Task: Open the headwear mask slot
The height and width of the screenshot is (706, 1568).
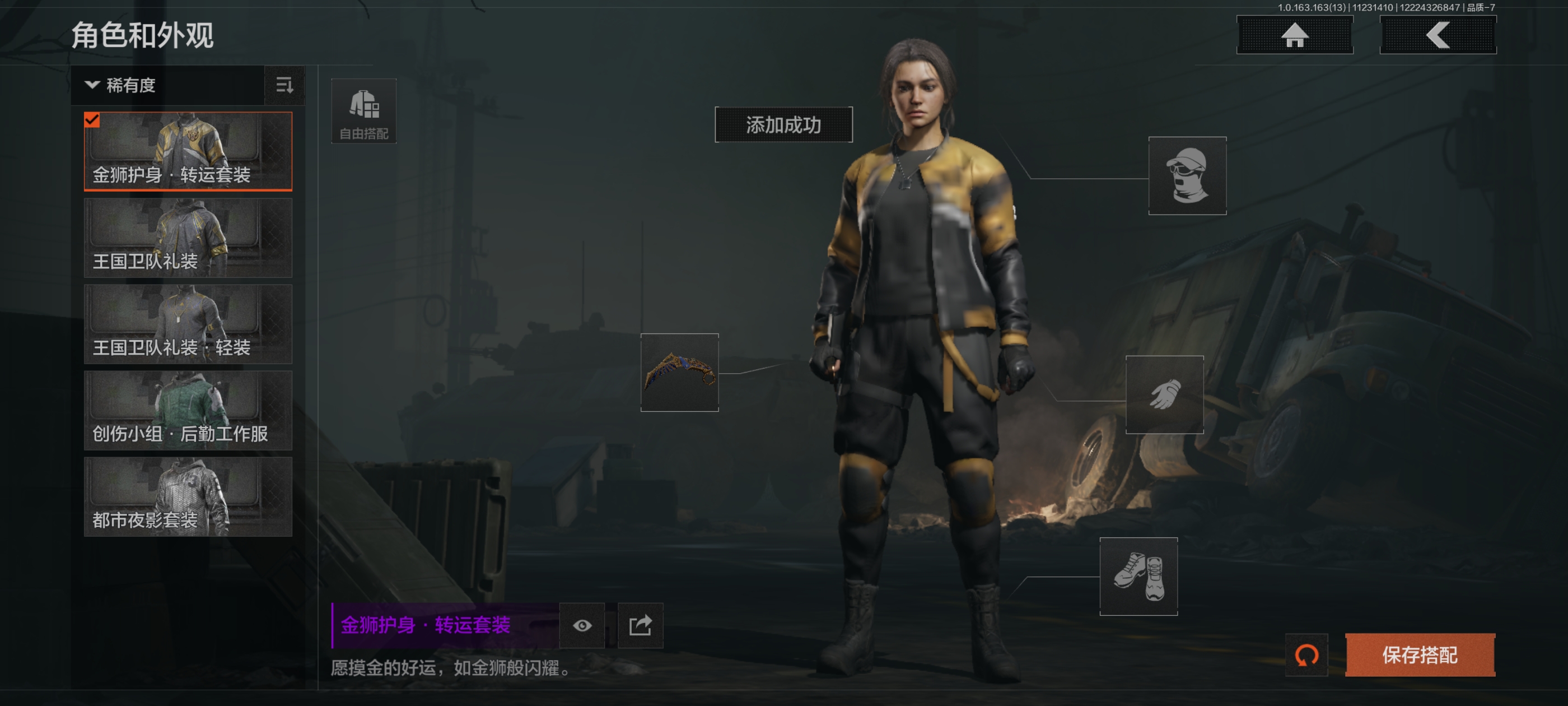Action: pos(1187,175)
